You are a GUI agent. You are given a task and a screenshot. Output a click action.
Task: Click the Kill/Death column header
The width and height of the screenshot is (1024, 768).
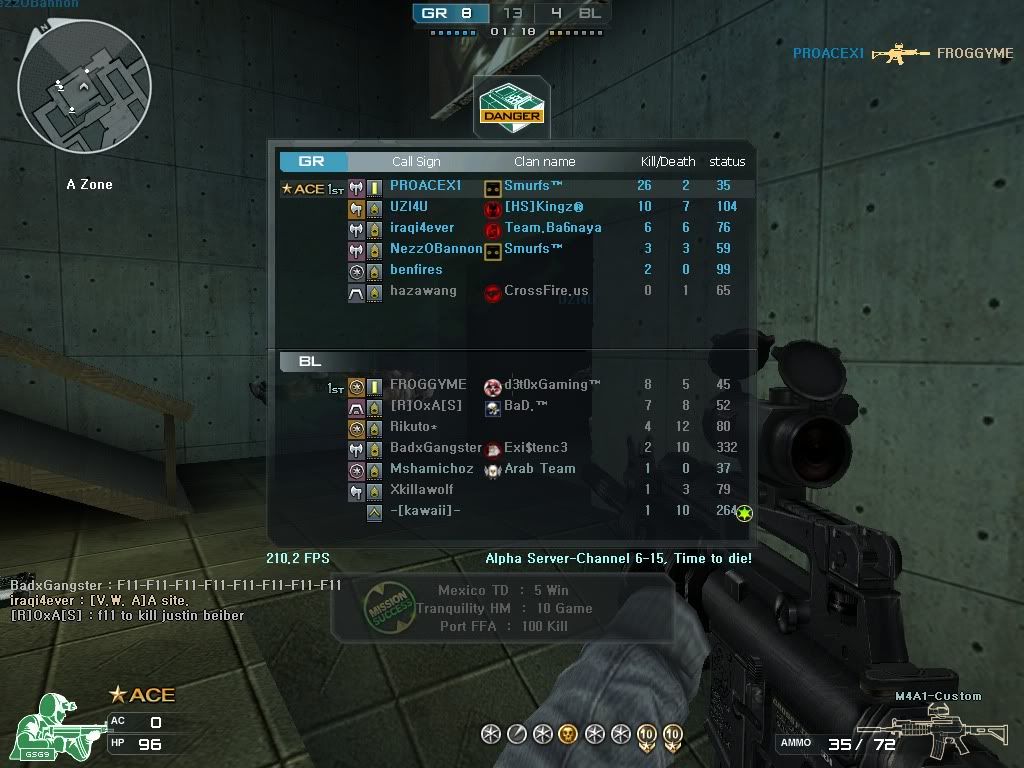point(668,162)
